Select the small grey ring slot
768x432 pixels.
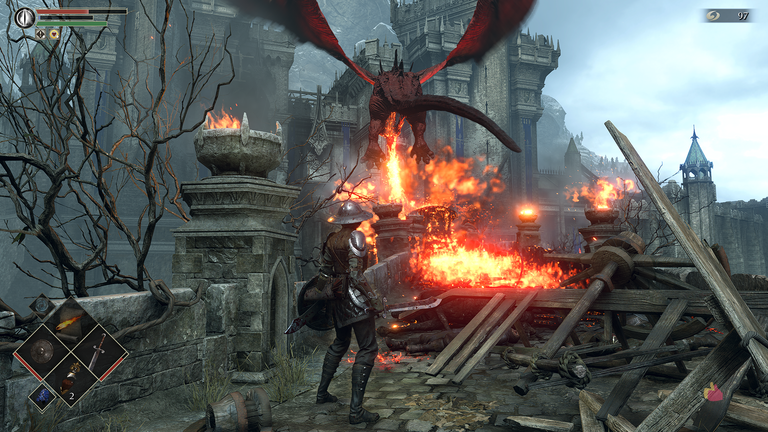[x=40, y=306]
